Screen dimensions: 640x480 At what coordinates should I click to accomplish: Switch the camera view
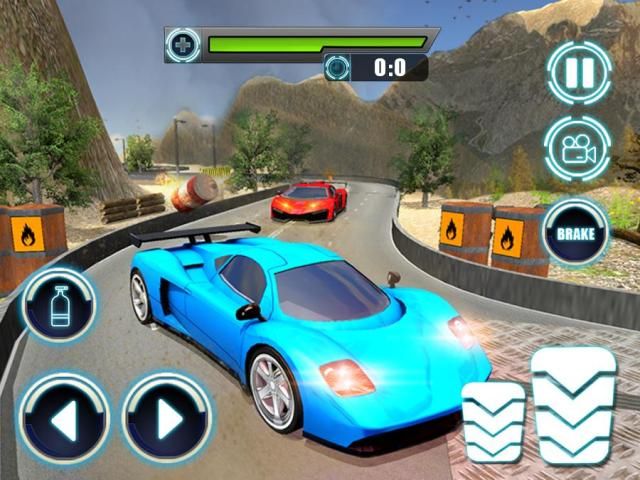pos(576,150)
